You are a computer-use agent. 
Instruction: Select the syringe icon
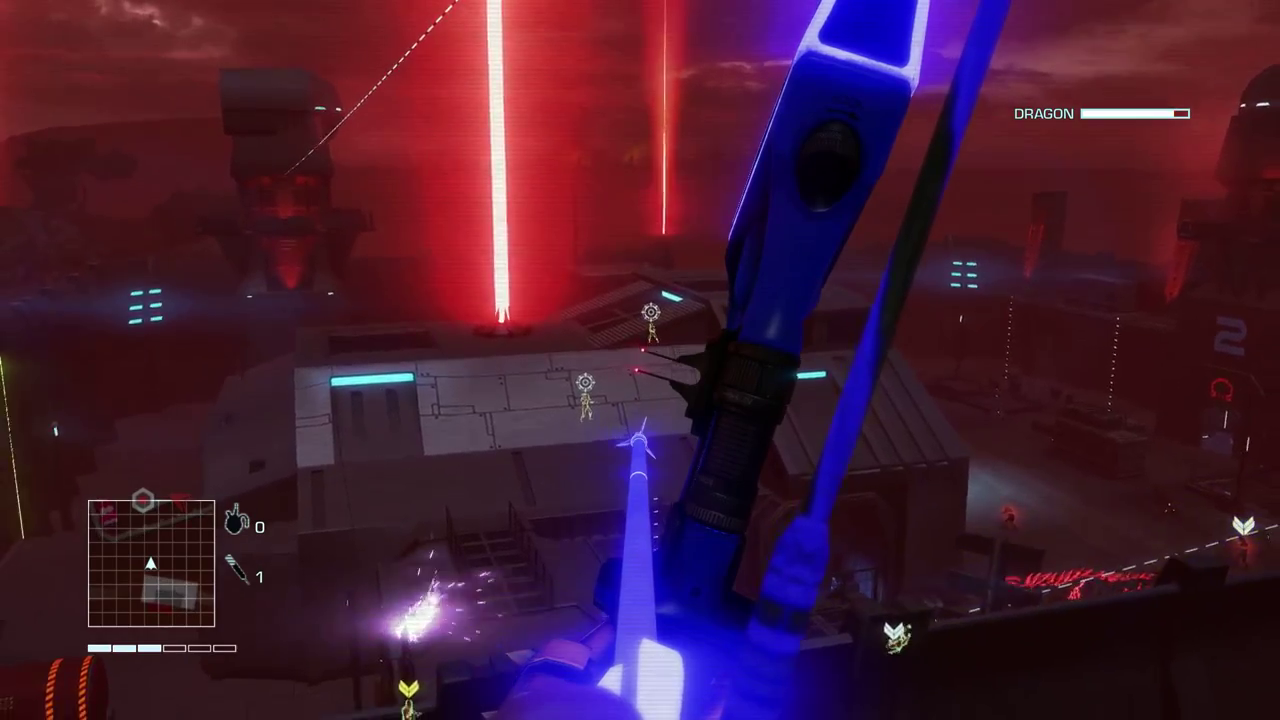tap(237, 570)
